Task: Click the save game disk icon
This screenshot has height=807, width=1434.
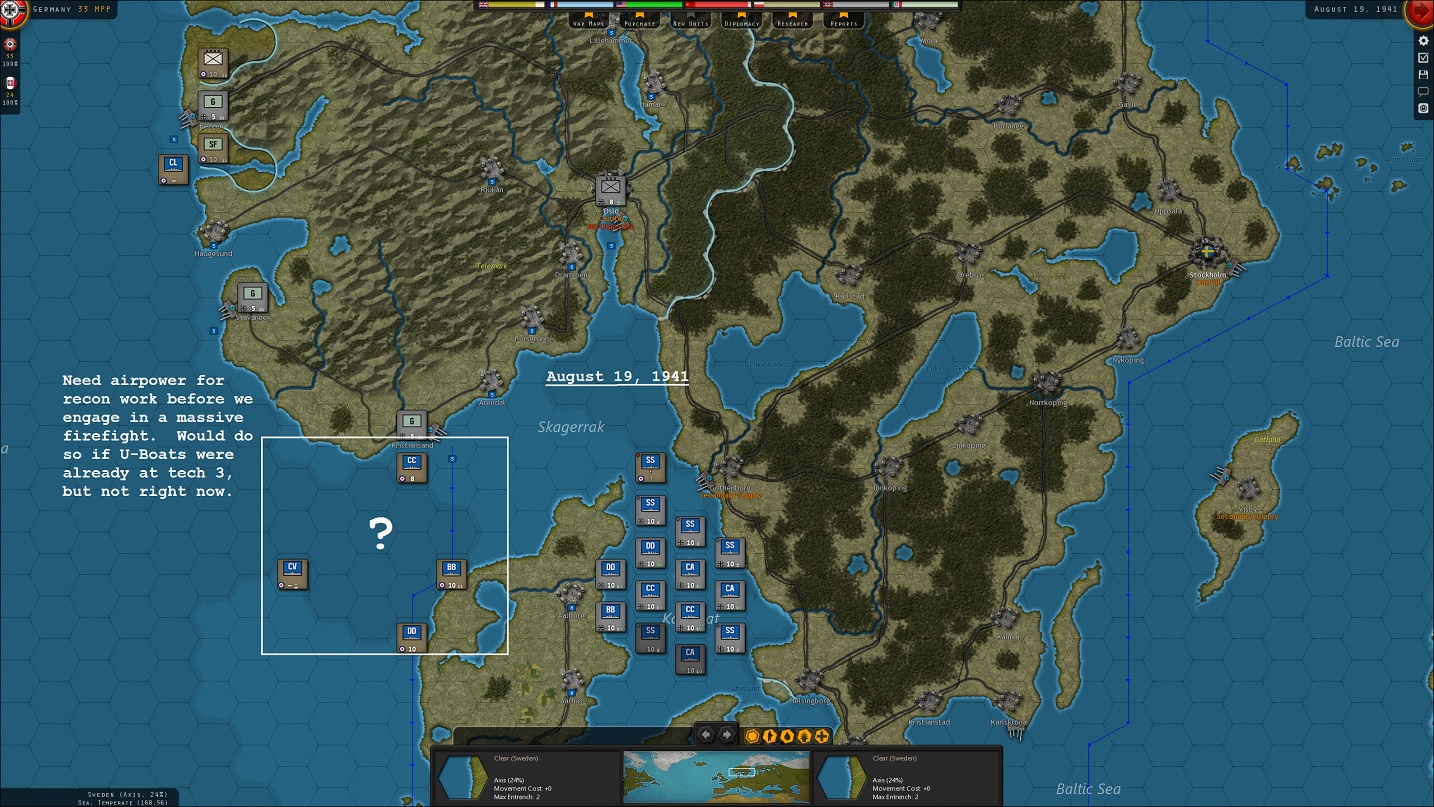Action: (x=1423, y=73)
